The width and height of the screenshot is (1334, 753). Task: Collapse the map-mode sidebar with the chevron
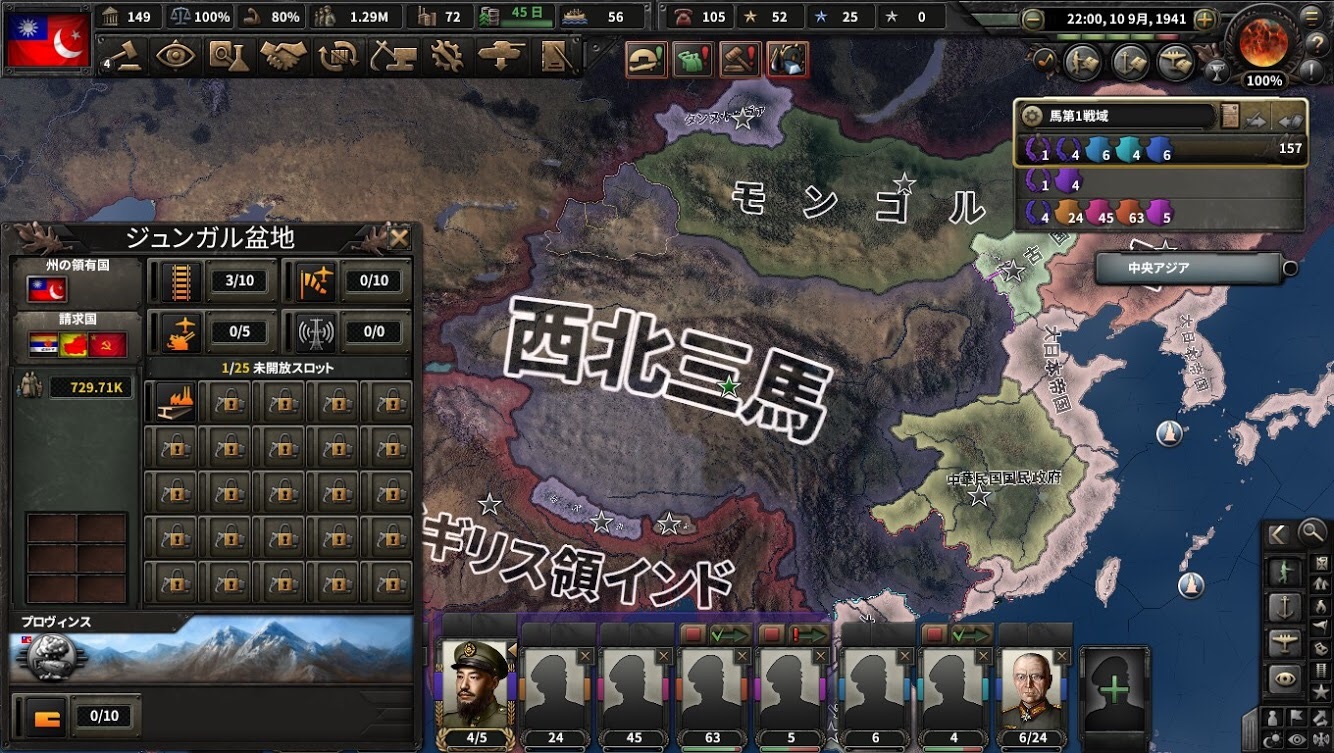click(x=1278, y=533)
